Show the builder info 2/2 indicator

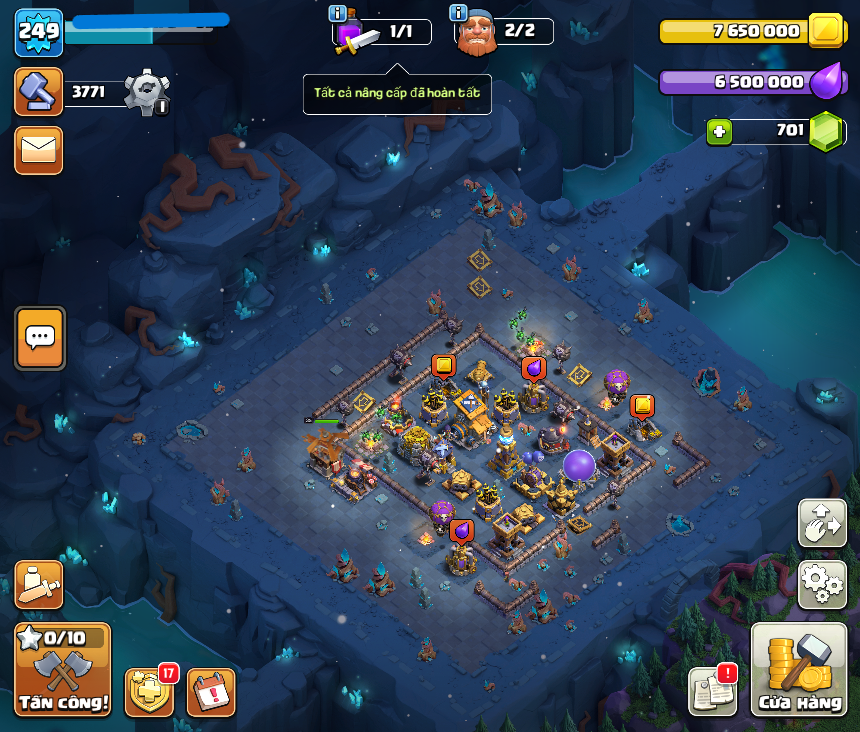tap(459, 13)
